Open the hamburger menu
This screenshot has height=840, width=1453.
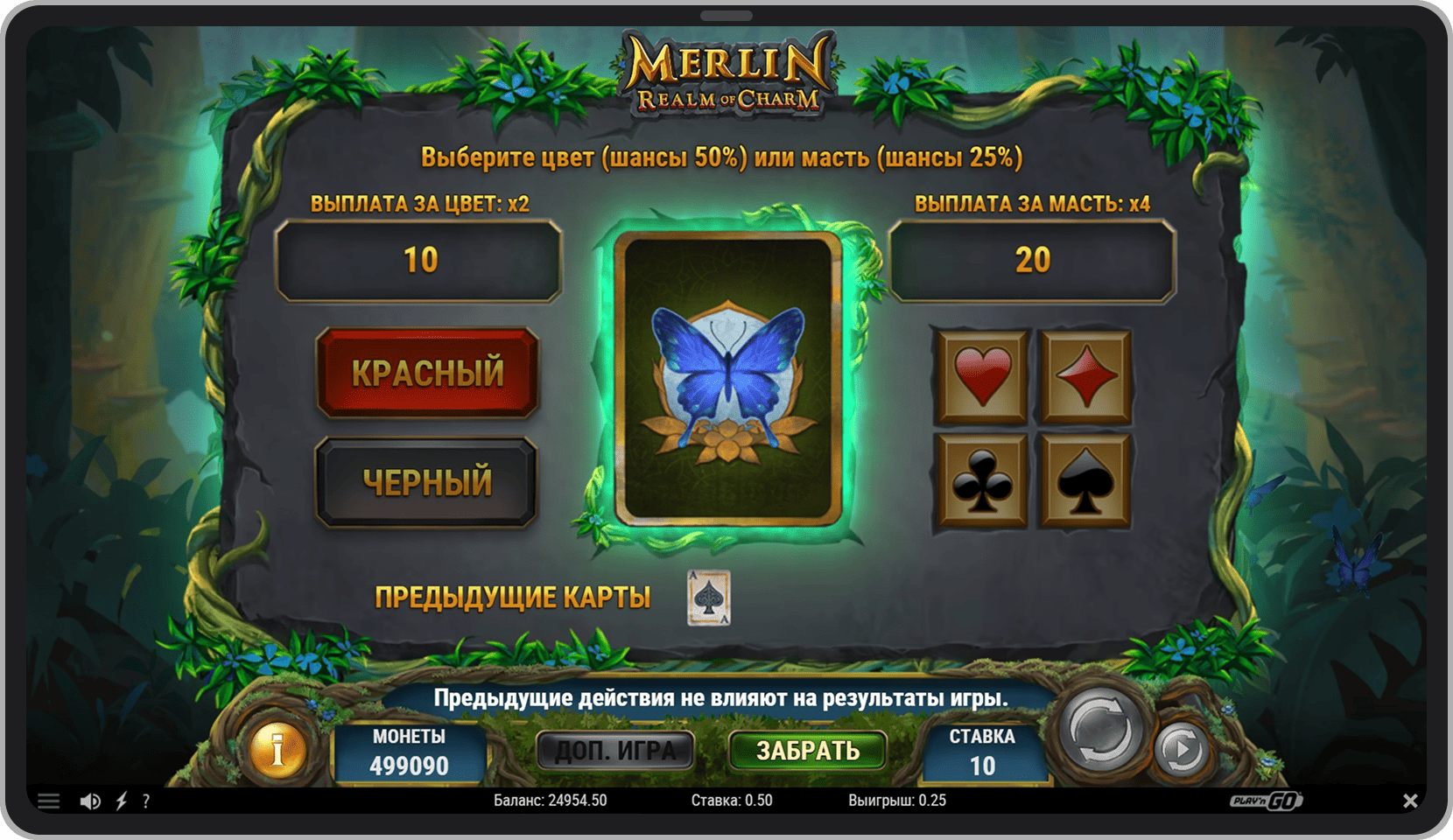coord(50,800)
